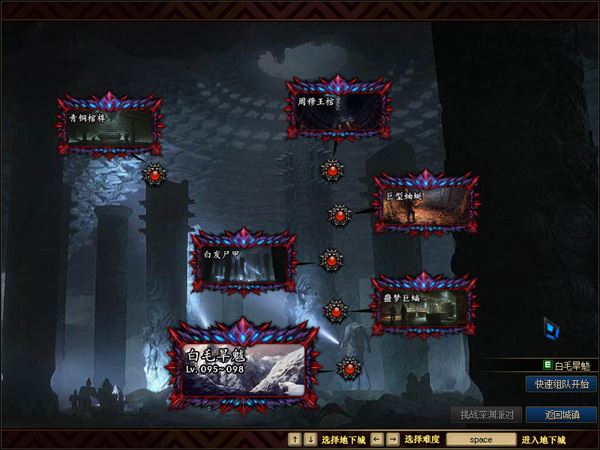Viewport: 600px width, 450px height.
Task: Click the 快速组队开始 quick party button
Action: coord(559,384)
